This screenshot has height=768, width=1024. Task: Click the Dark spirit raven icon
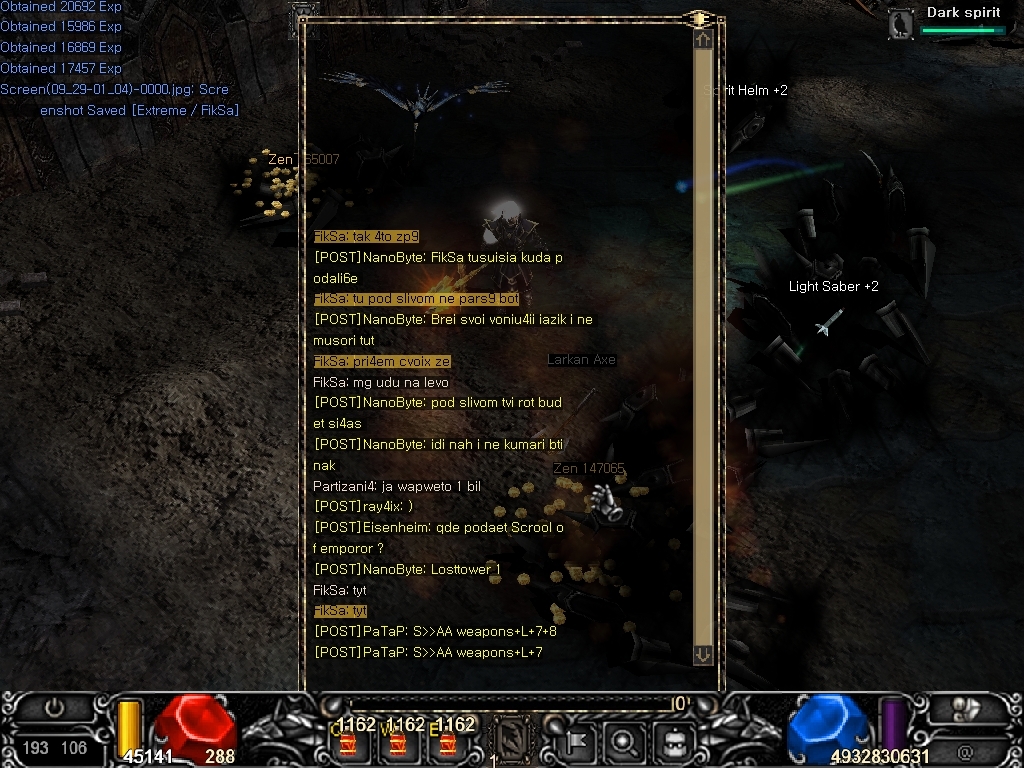pos(902,24)
